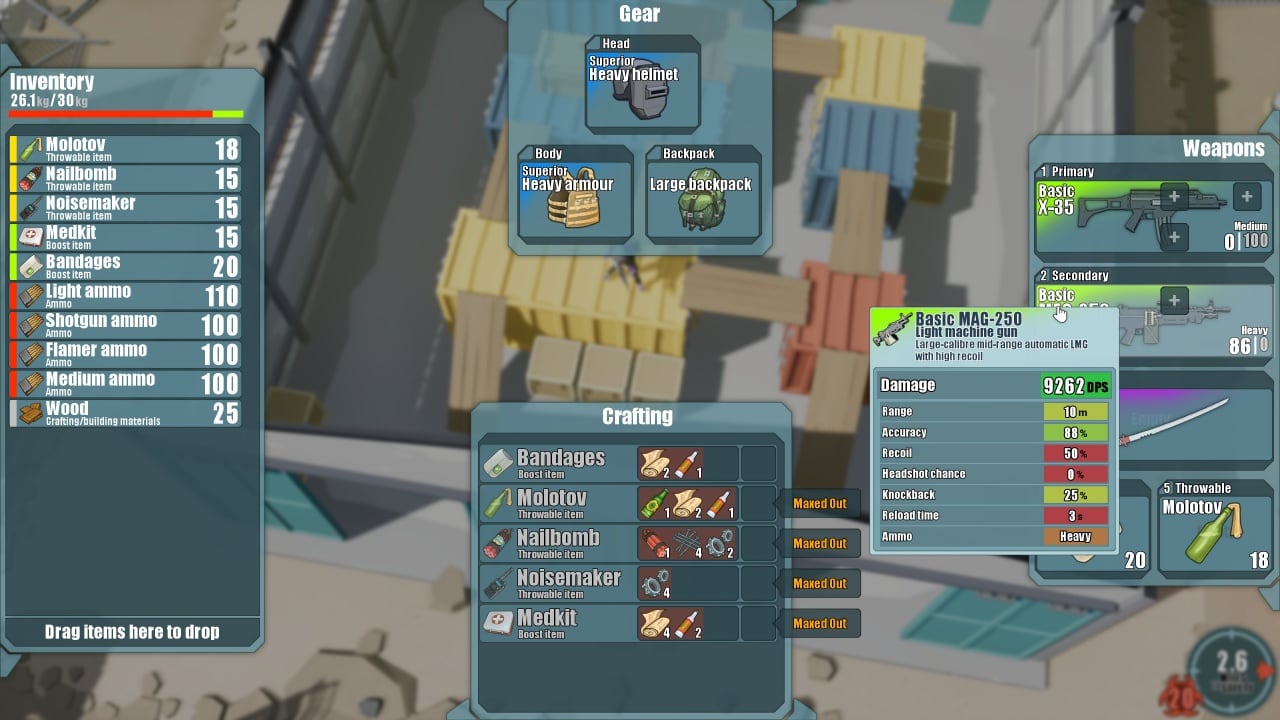Image resolution: width=1280 pixels, height=720 pixels.
Task: Choose the Shotgun ammo stack
Action: tap(126, 324)
